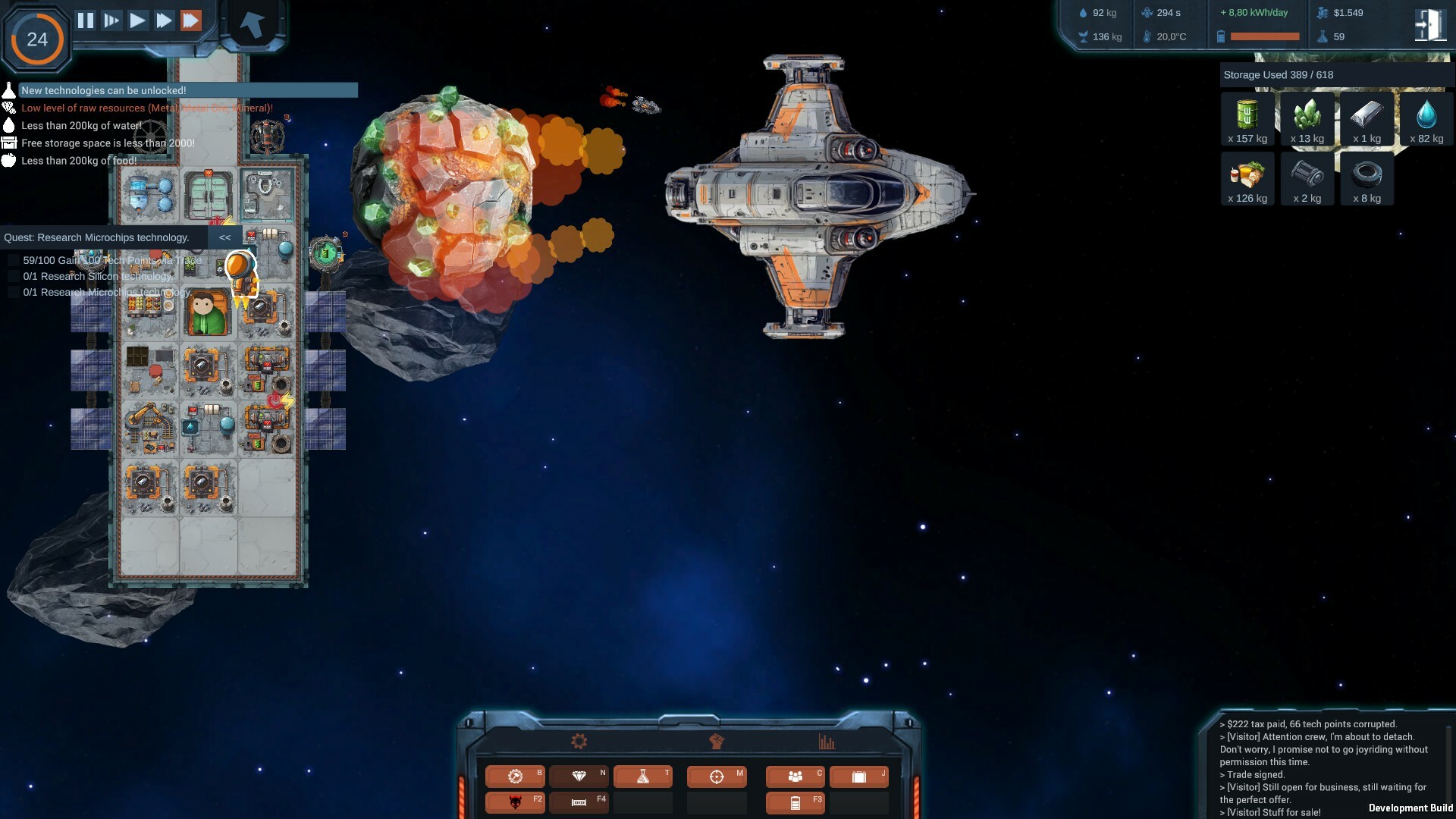Switch to the bar chart statistics tab

827,742
